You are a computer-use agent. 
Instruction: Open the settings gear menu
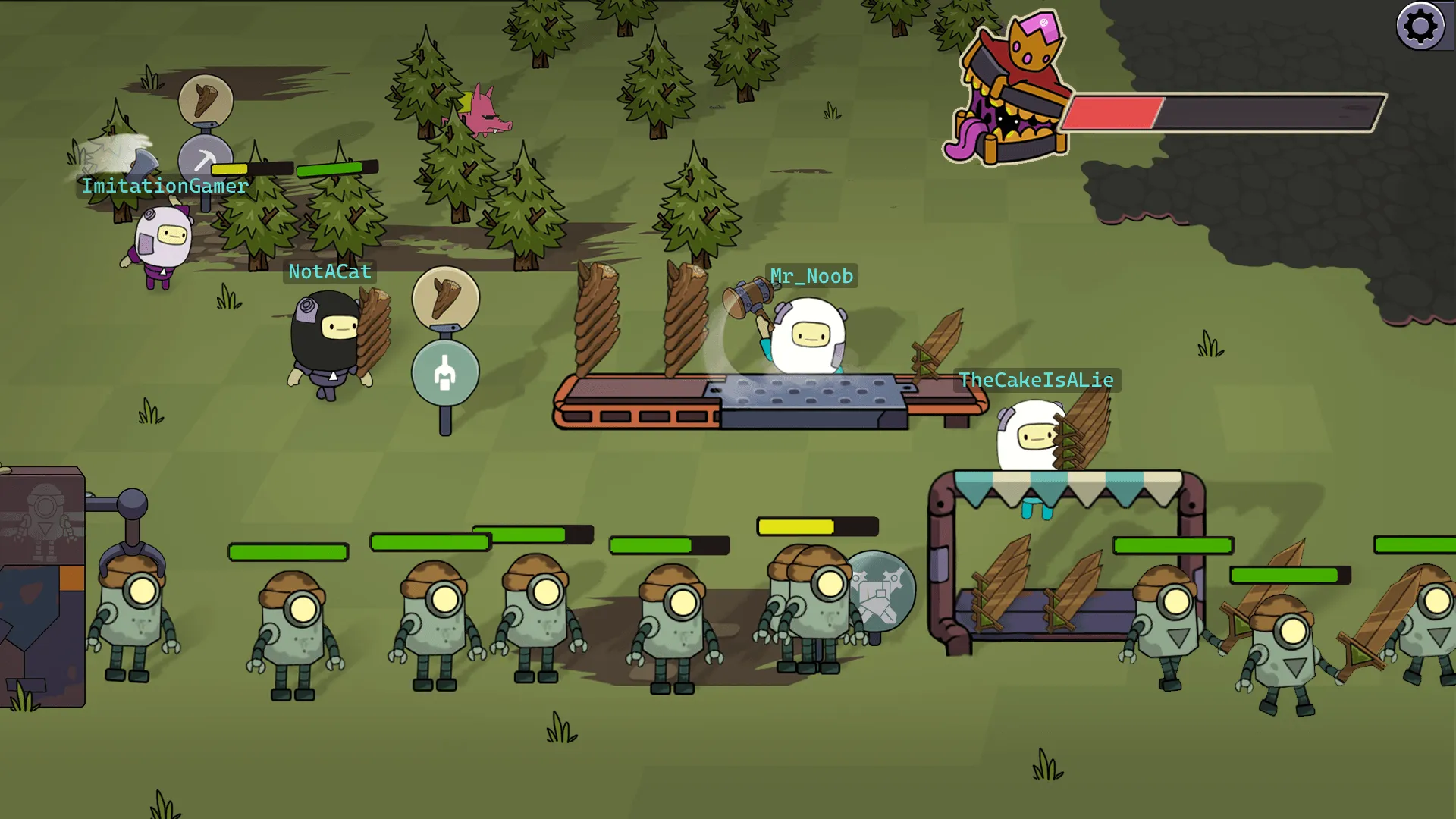(1420, 27)
